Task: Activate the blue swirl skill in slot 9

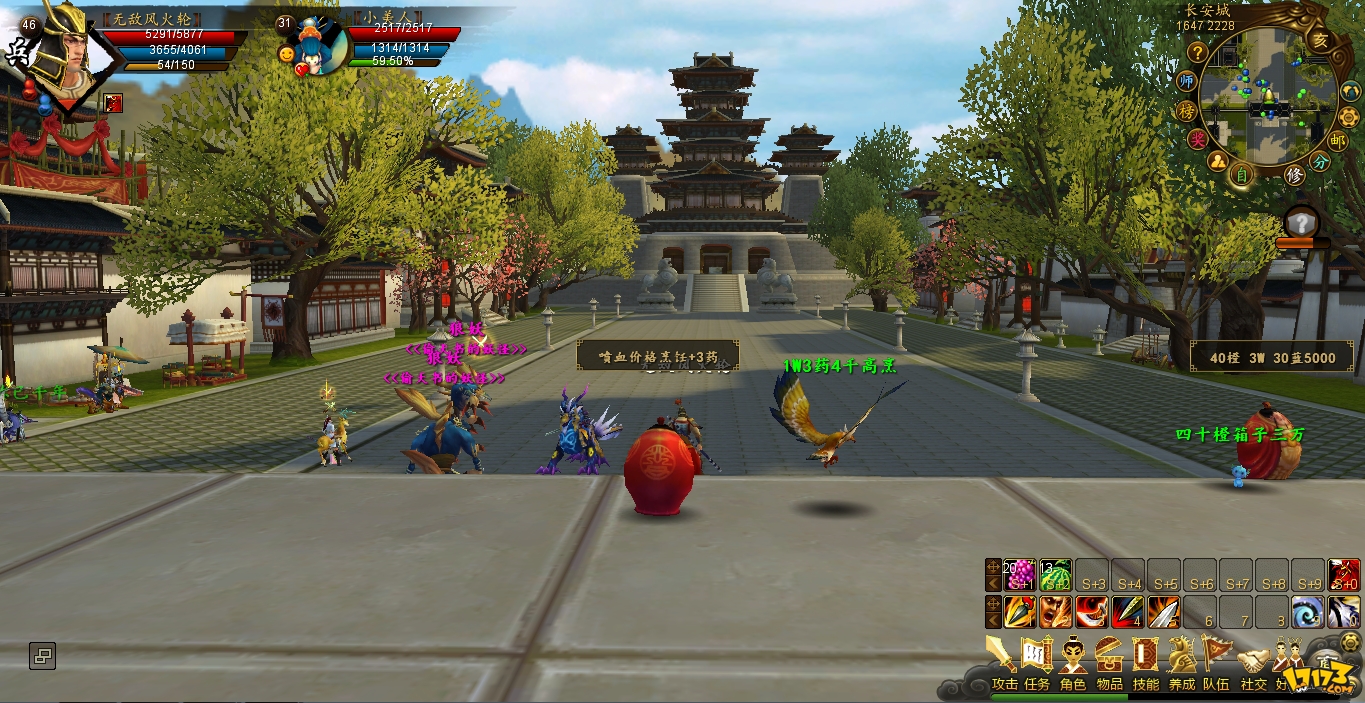Action: [1307, 611]
